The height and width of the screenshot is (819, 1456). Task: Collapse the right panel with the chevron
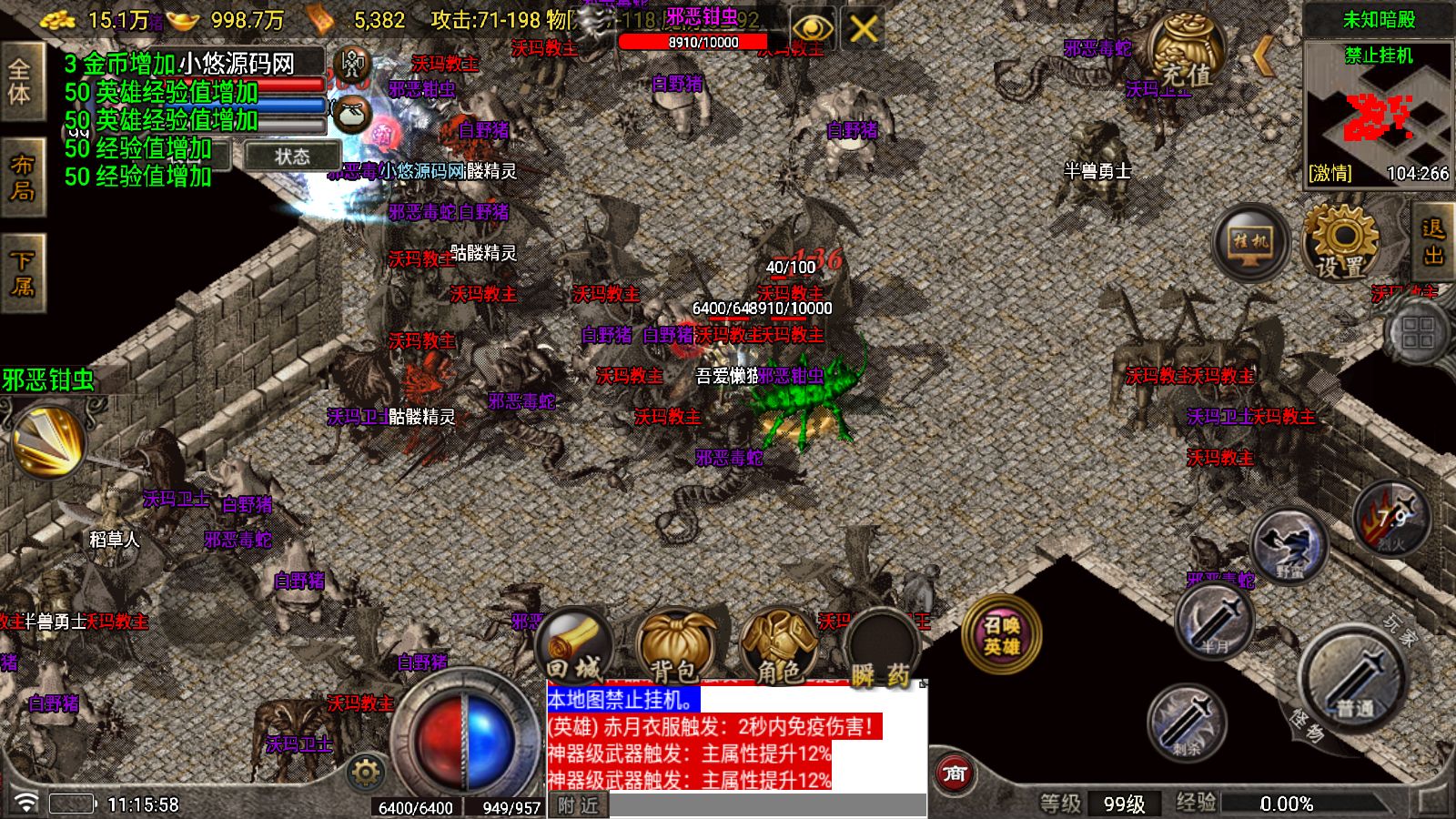tap(1264, 55)
